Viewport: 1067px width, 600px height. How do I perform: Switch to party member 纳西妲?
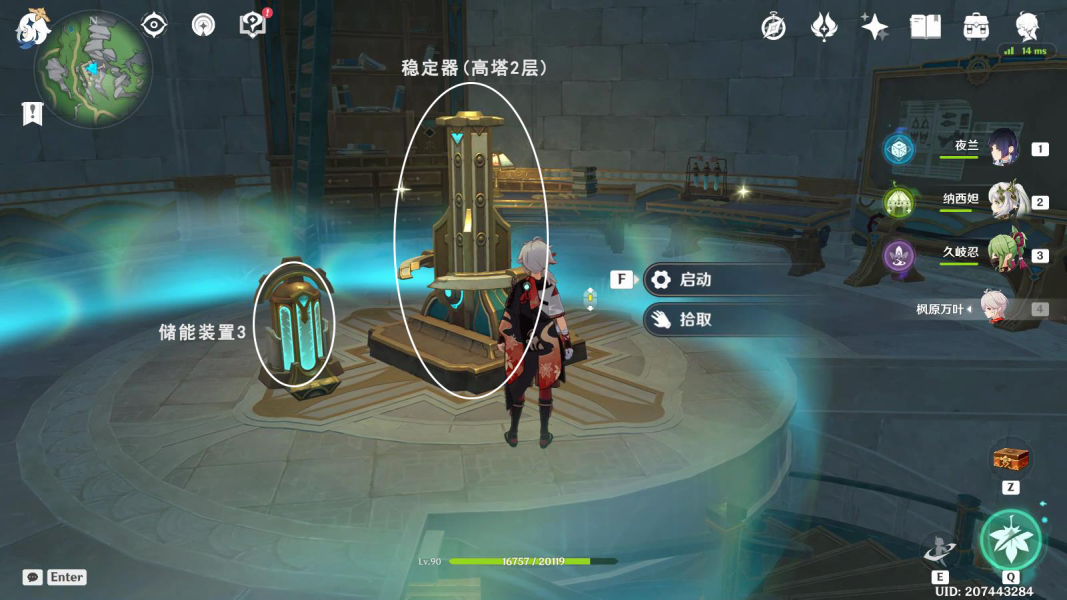point(1003,201)
